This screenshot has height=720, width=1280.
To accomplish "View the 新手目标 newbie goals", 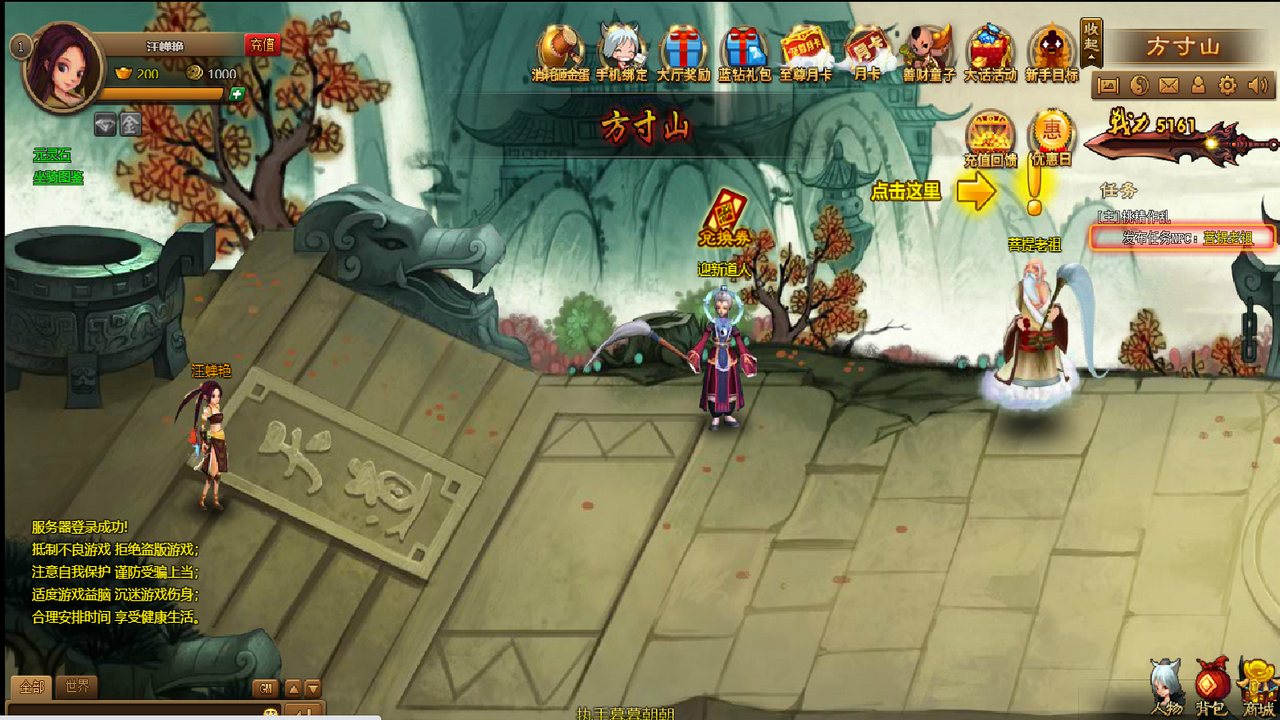I will [1052, 54].
